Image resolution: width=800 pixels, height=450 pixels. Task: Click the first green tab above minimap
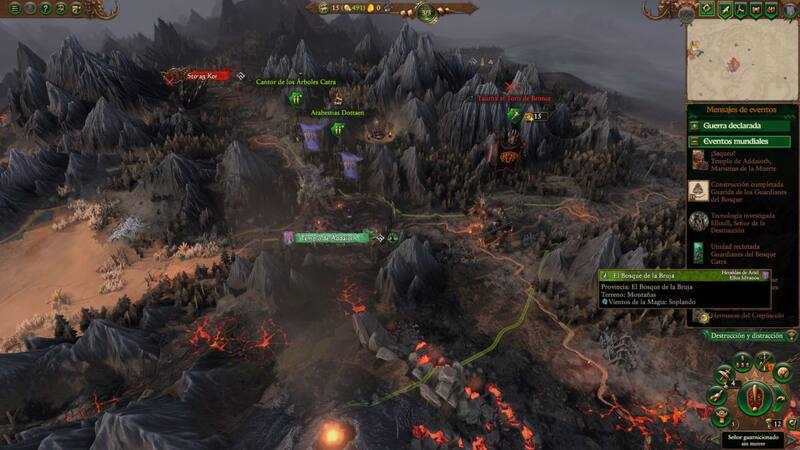point(708,10)
